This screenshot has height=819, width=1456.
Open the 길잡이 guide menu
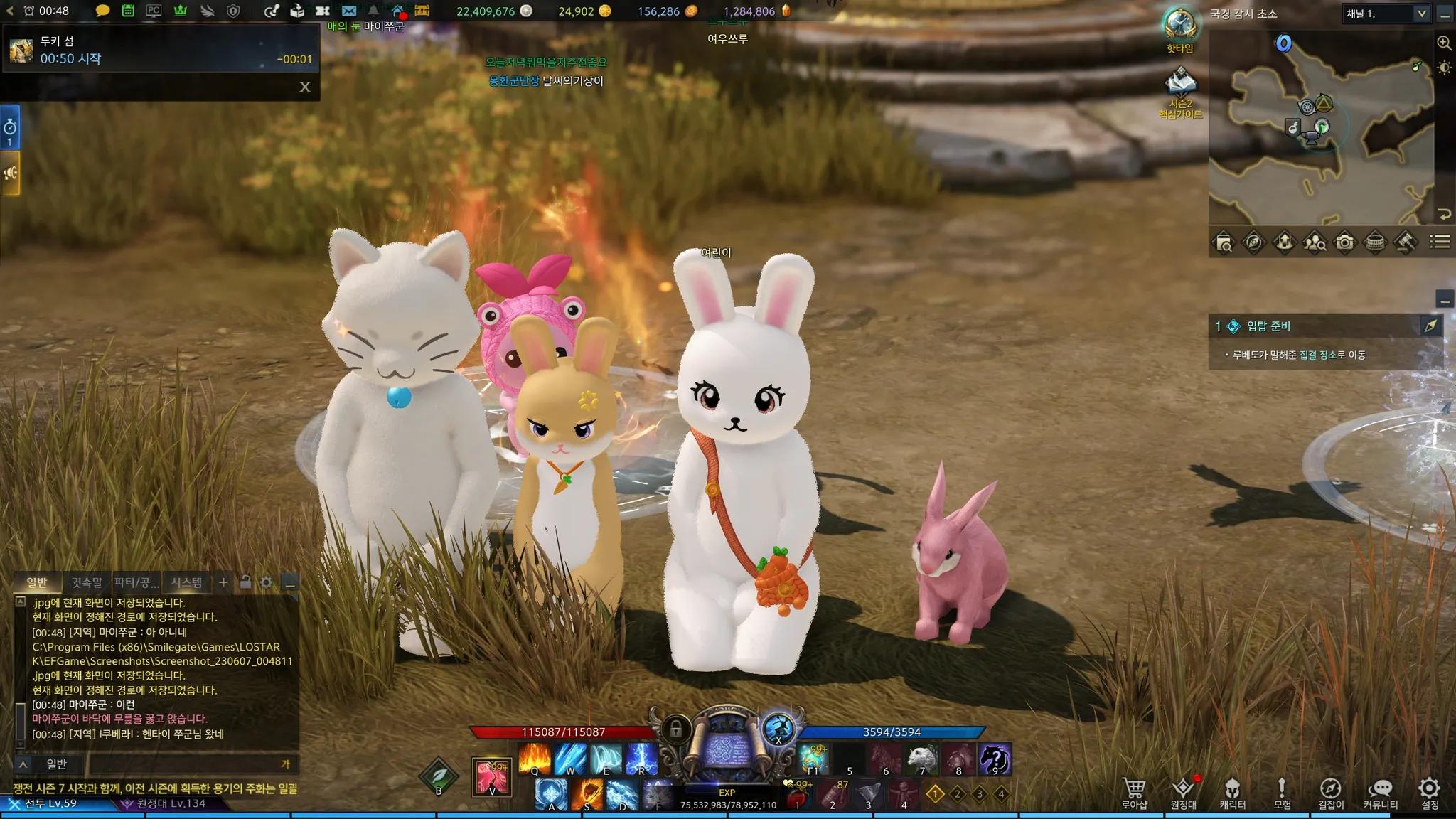[1331, 793]
